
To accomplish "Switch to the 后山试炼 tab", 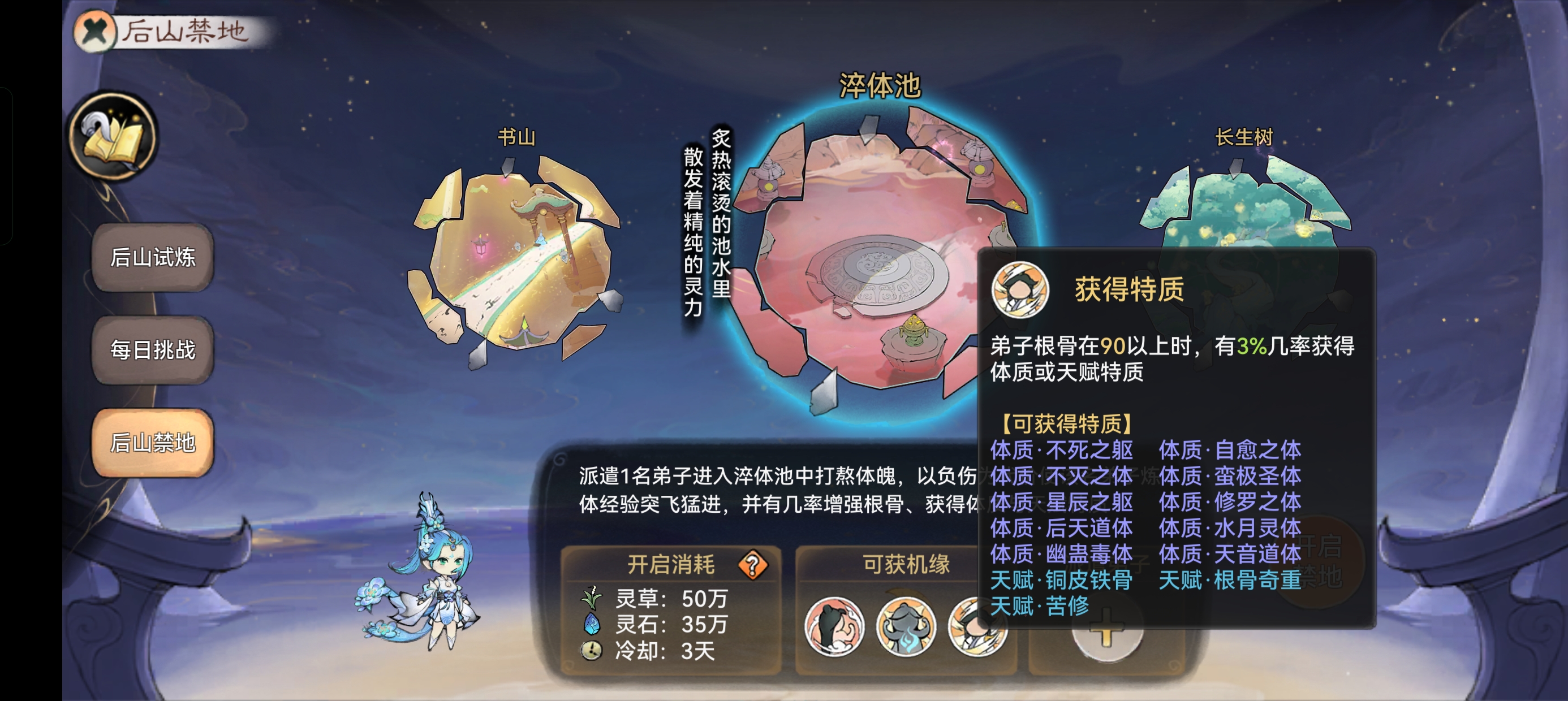I will (x=153, y=257).
